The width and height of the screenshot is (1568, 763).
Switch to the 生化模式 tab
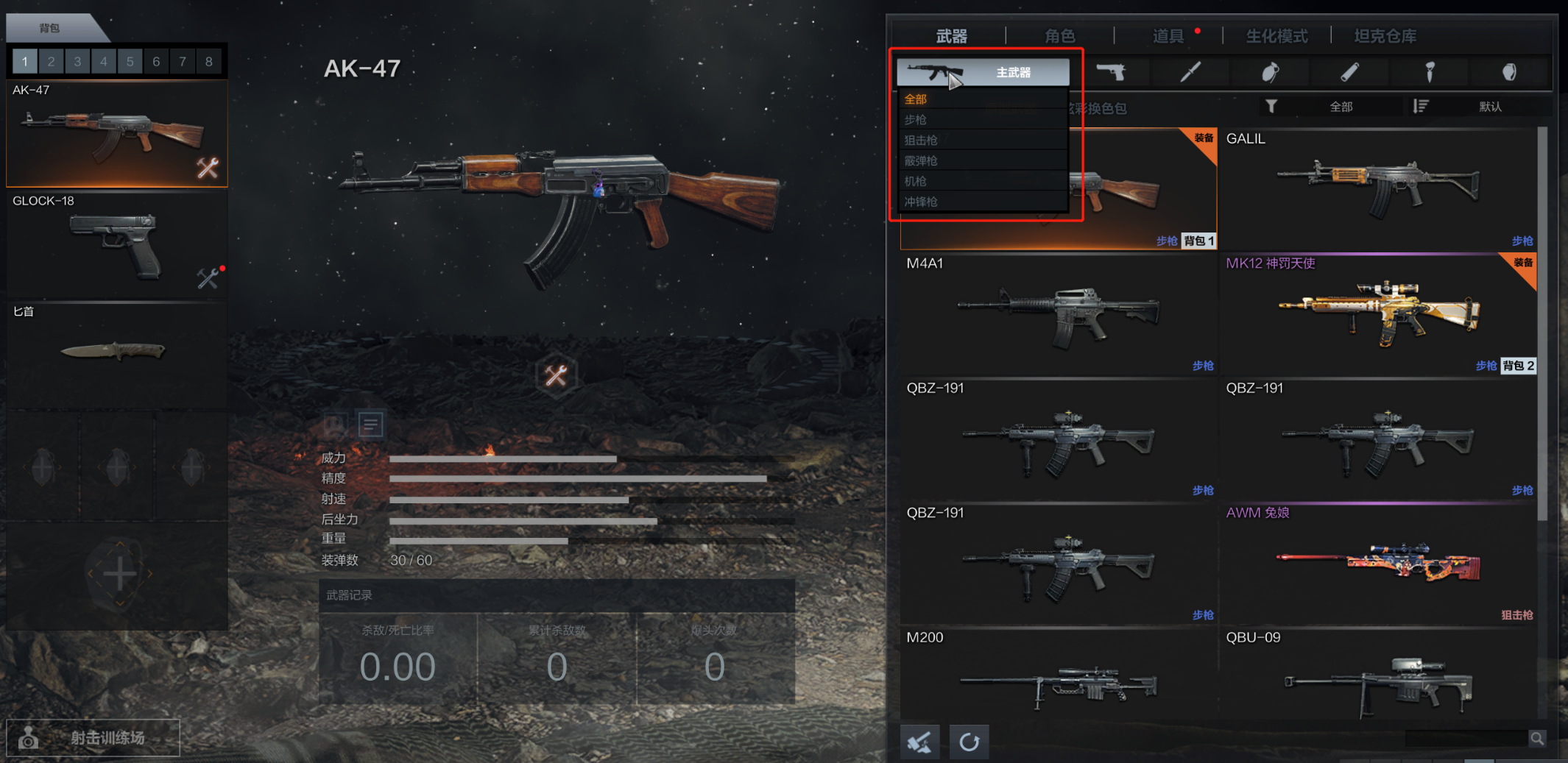pyautogui.click(x=1276, y=36)
